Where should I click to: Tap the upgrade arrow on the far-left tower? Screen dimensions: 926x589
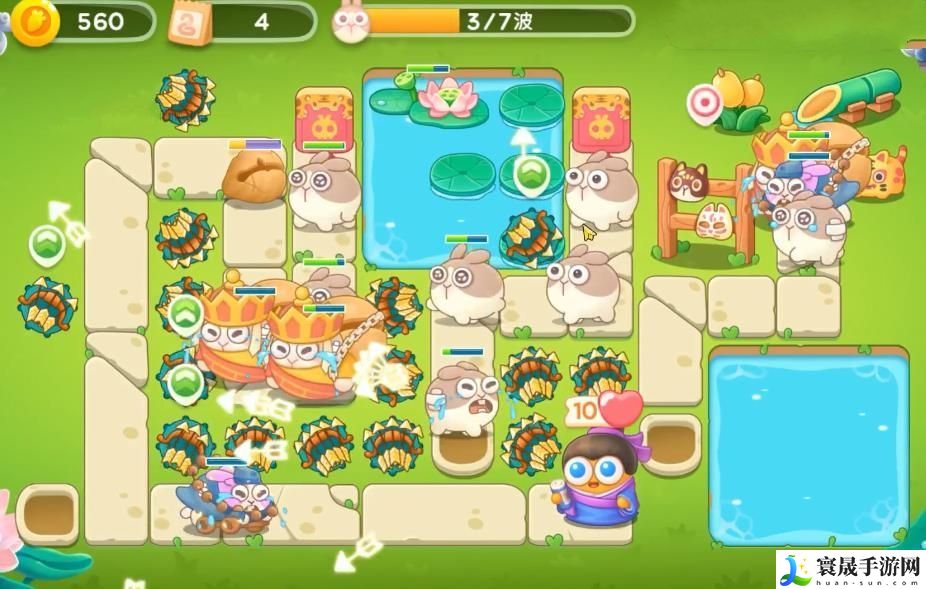click(46, 243)
